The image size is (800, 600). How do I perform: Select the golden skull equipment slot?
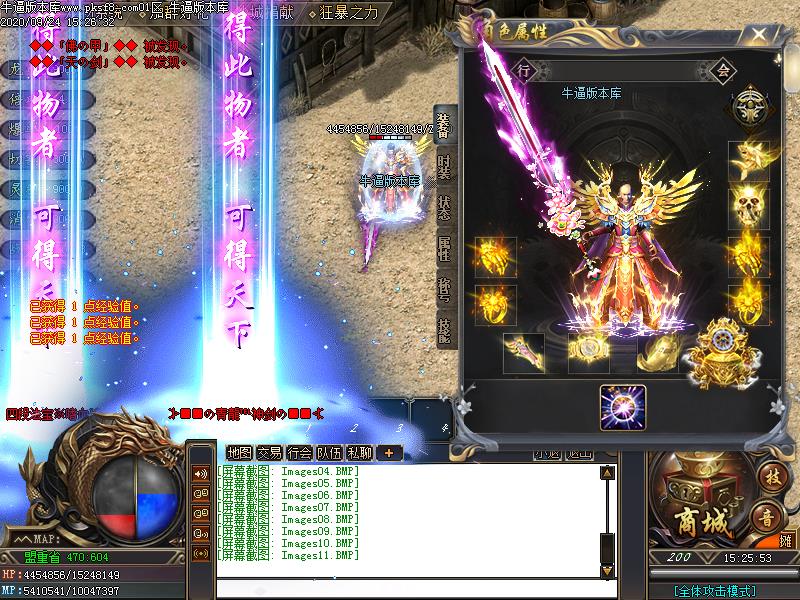coord(748,205)
